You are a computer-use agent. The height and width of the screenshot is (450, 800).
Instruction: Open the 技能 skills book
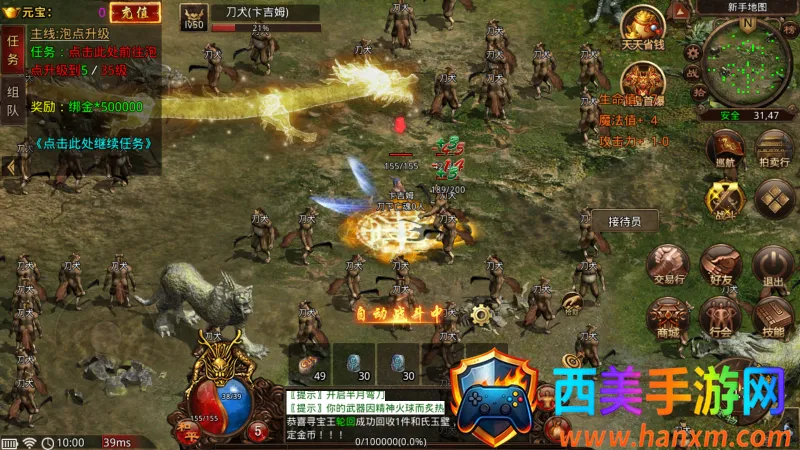point(773,318)
